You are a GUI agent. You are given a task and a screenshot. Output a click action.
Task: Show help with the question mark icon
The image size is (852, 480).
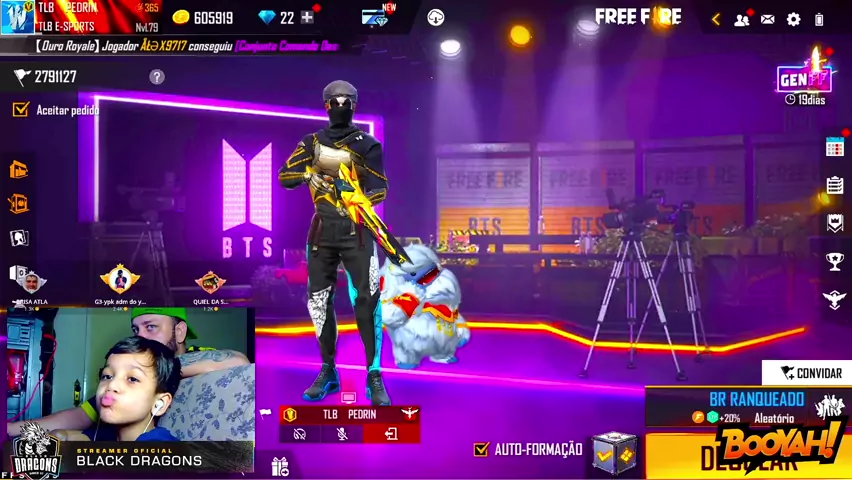click(x=157, y=77)
